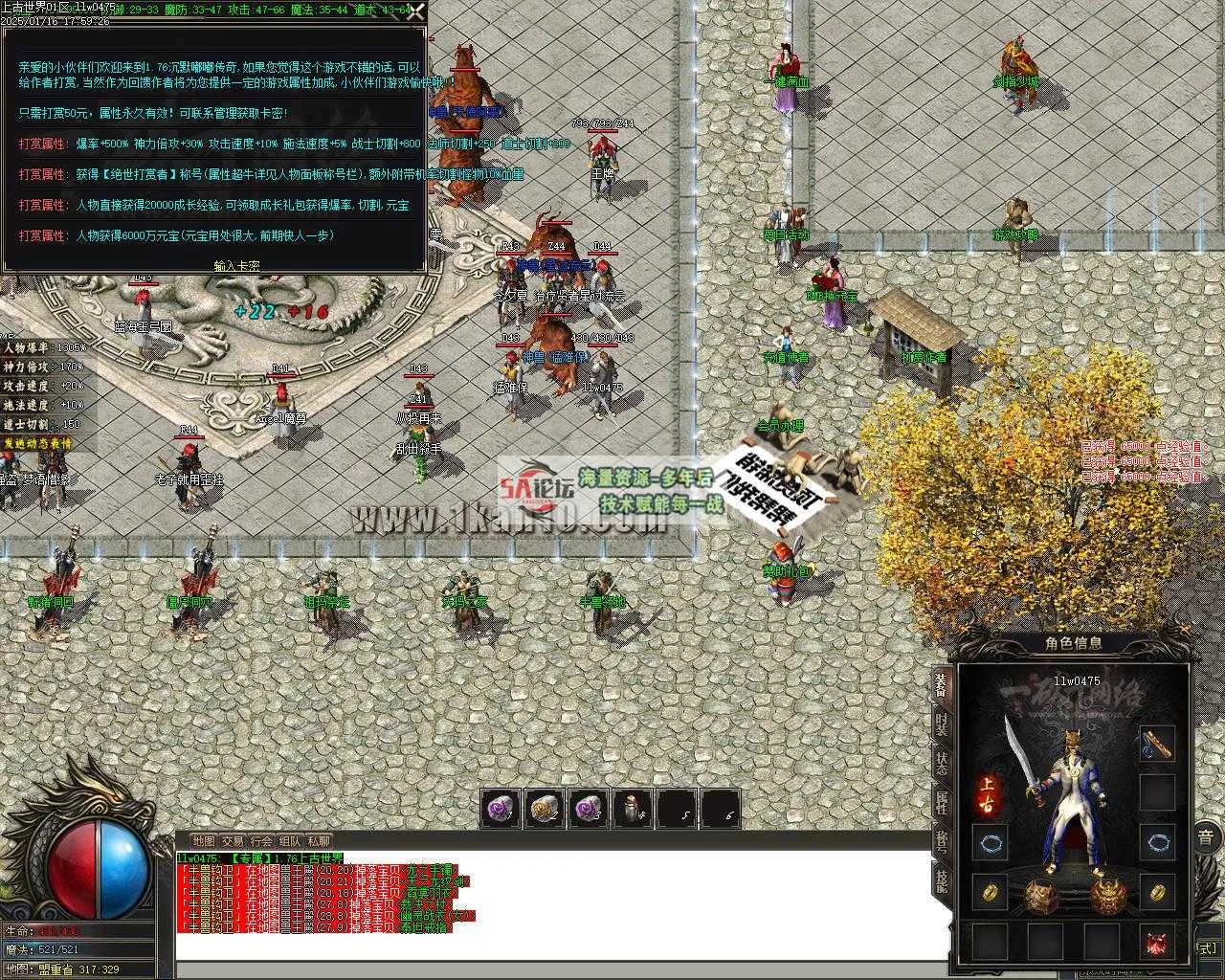Switch to the 组队 party chat tab
The height and width of the screenshot is (980, 1225).
pos(289,841)
